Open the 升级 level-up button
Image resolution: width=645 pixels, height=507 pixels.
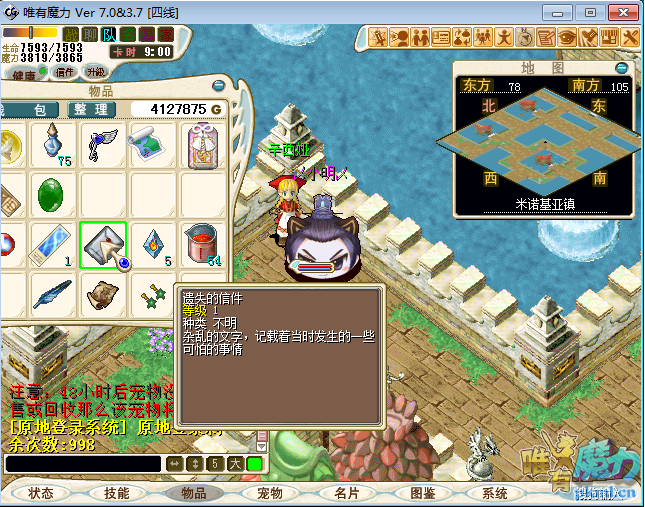96,72
